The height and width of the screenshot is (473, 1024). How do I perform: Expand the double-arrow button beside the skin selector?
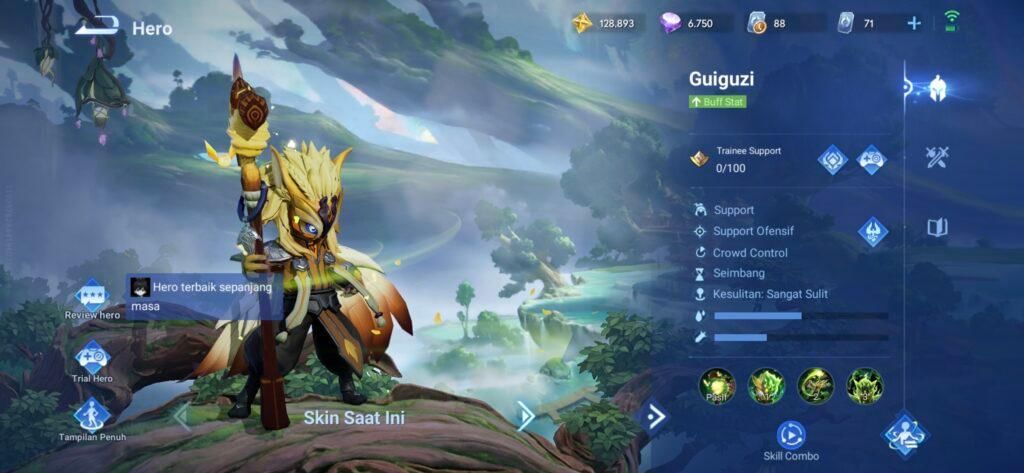point(655,416)
